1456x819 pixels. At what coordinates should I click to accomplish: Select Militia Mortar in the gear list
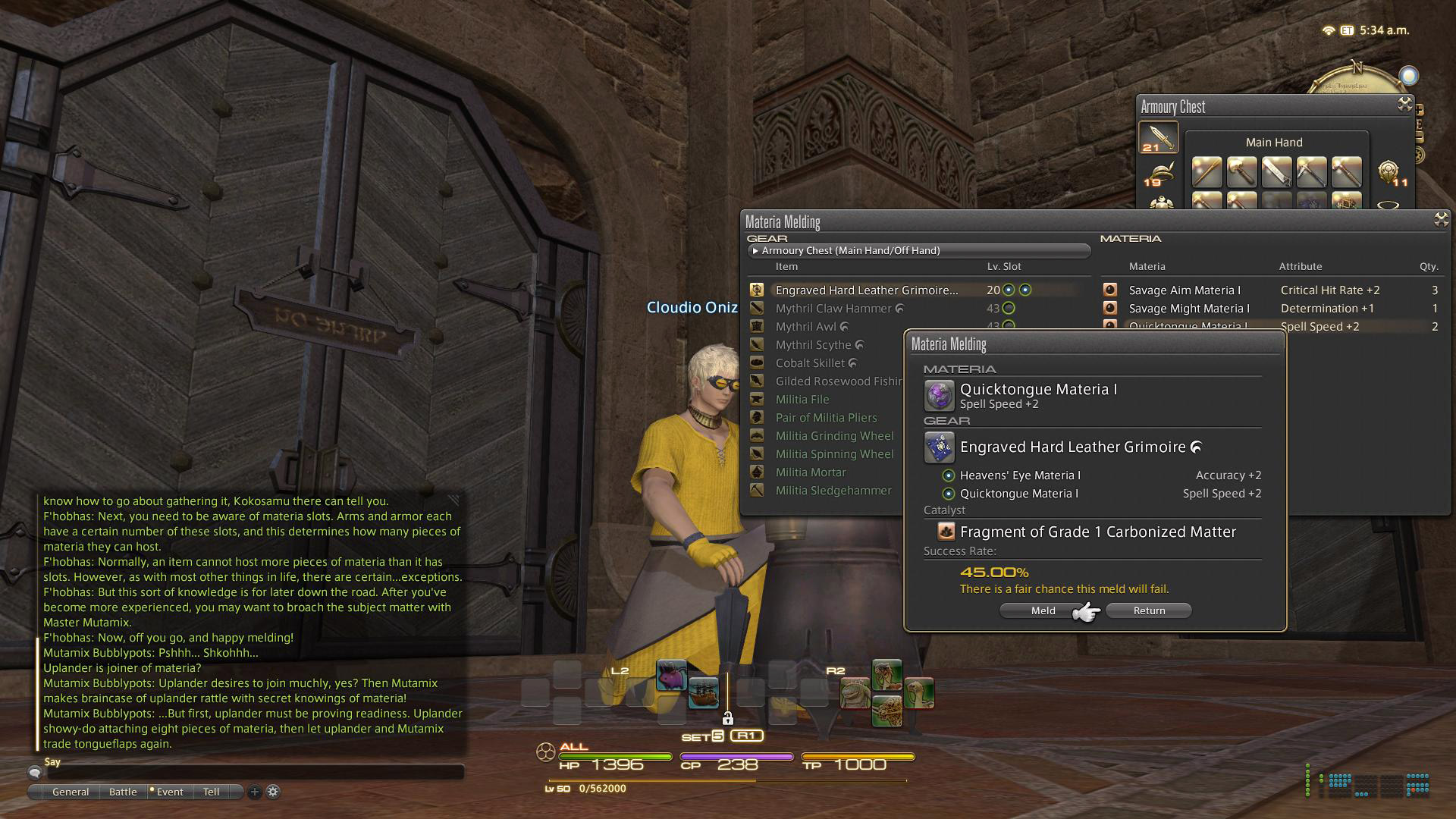(x=811, y=472)
